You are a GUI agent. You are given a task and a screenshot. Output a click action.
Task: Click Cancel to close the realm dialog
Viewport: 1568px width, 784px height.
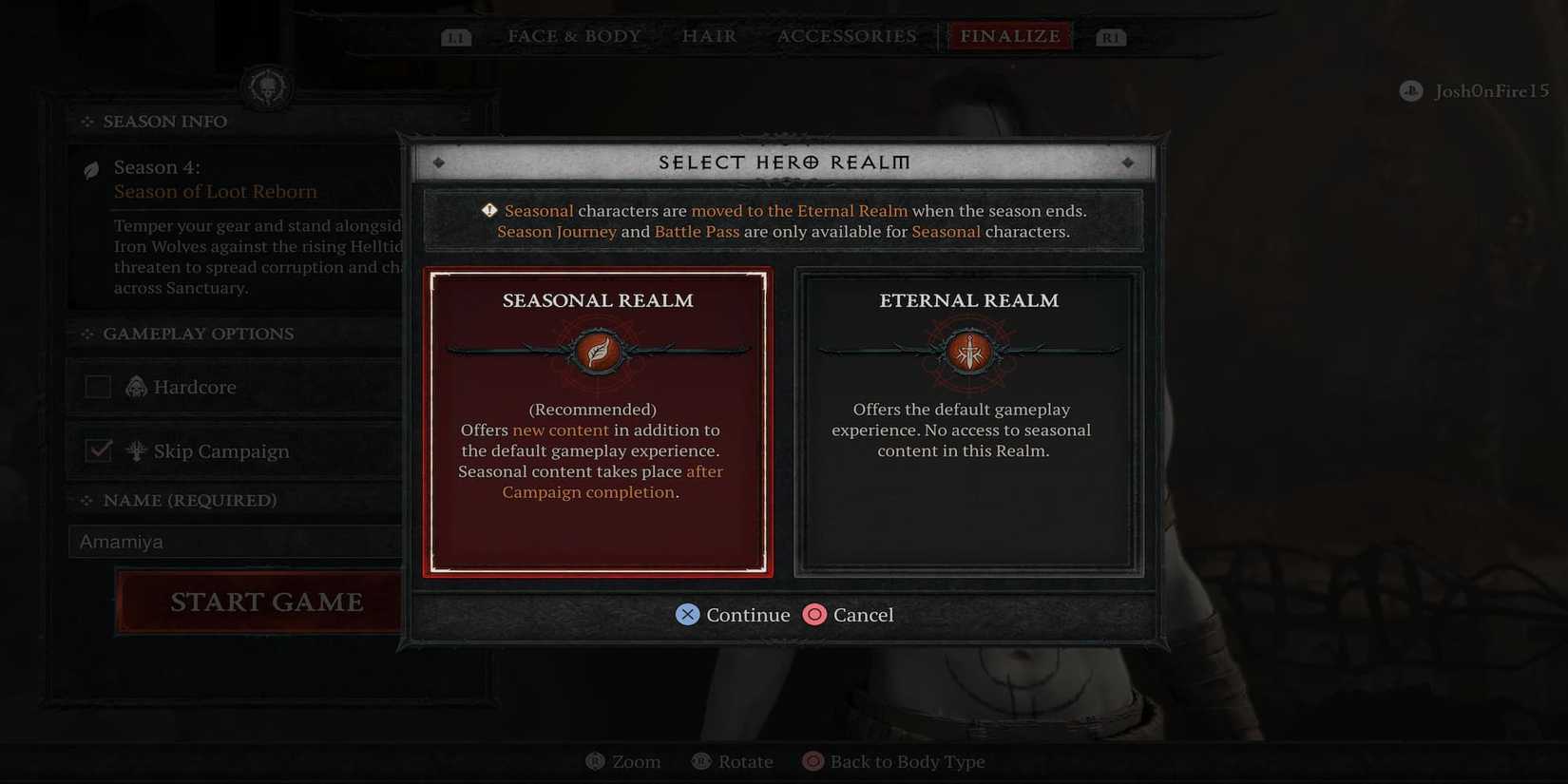[849, 614]
